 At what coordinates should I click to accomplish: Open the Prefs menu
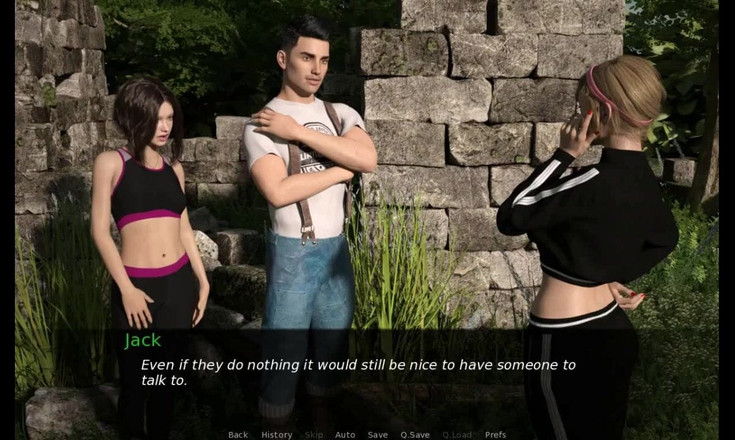(495, 435)
